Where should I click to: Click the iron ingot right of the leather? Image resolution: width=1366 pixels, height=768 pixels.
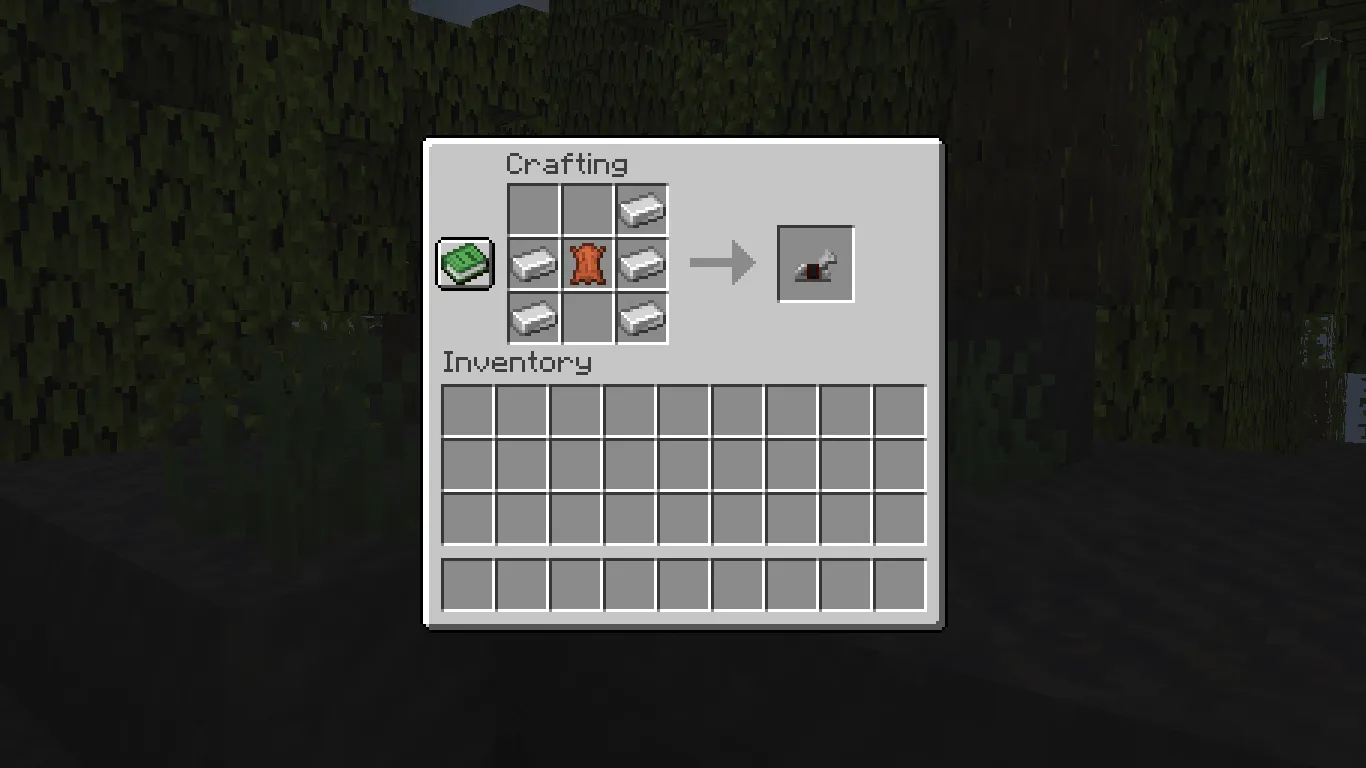(x=641, y=264)
